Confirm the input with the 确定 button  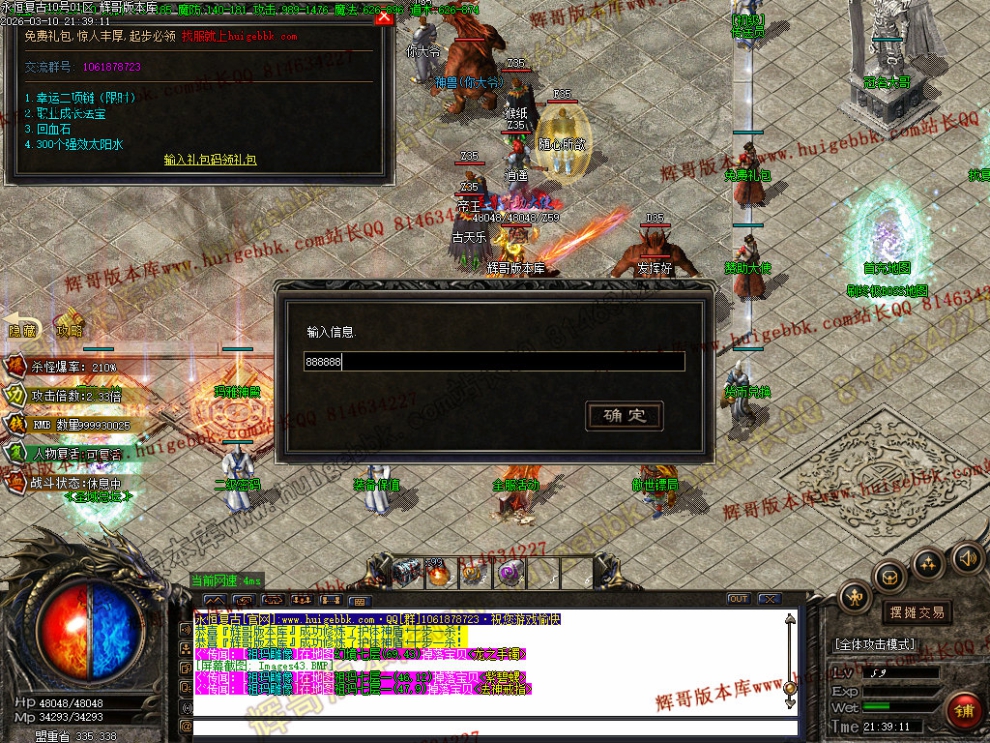point(624,415)
